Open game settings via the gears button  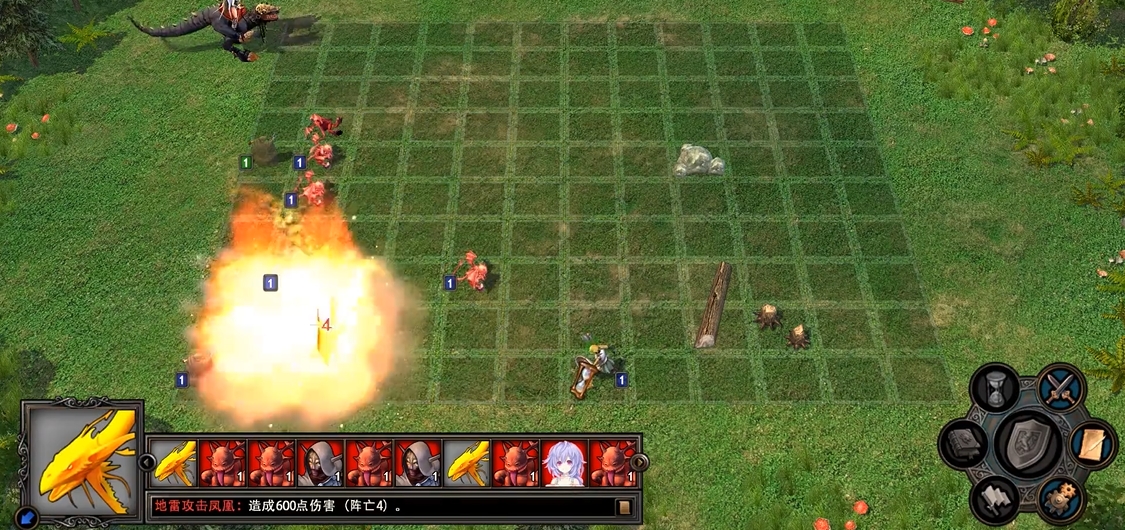click(x=1060, y=497)
